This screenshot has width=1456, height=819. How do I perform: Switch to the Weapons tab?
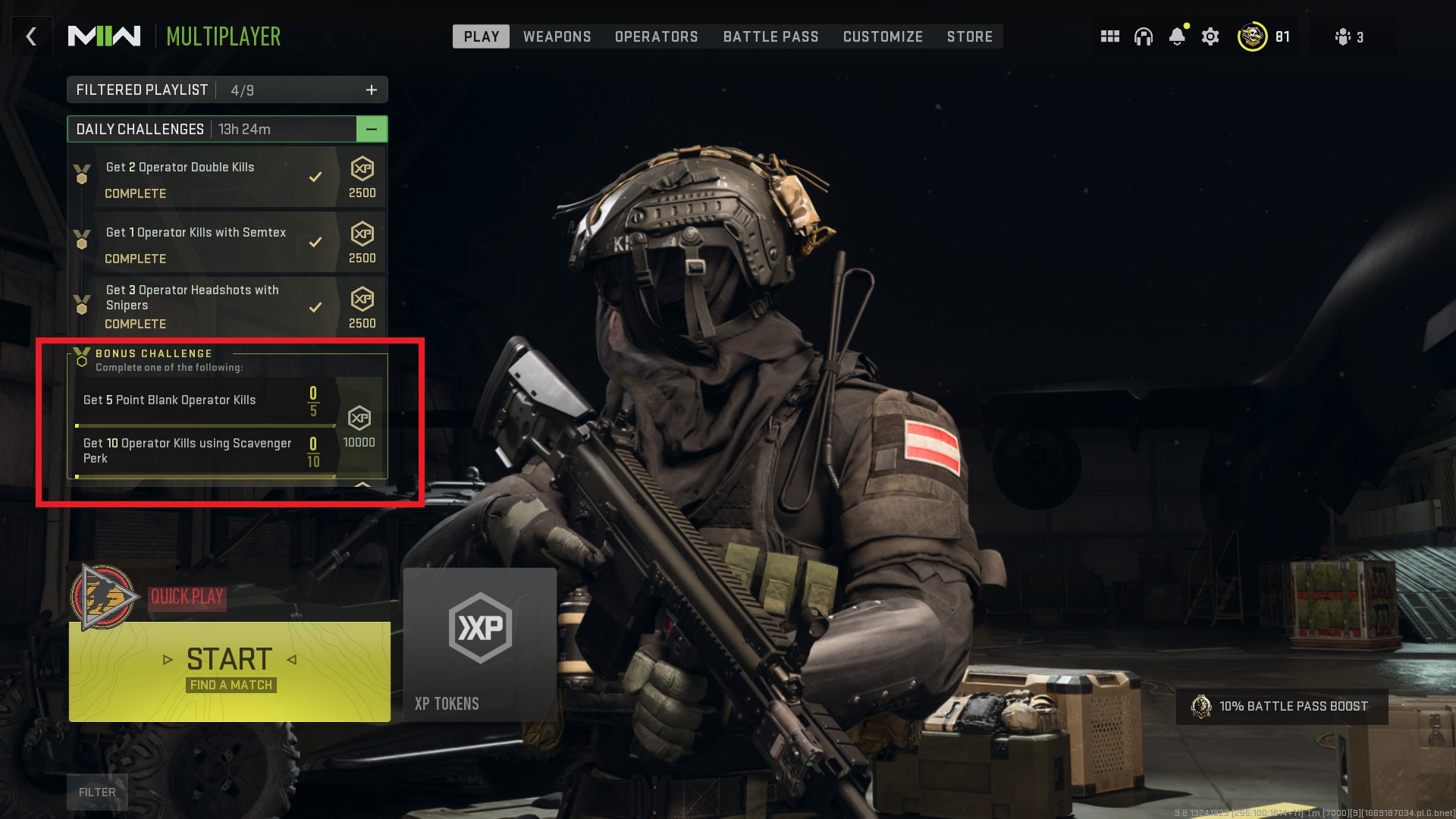pyautogui.click(x=557, y=36)
